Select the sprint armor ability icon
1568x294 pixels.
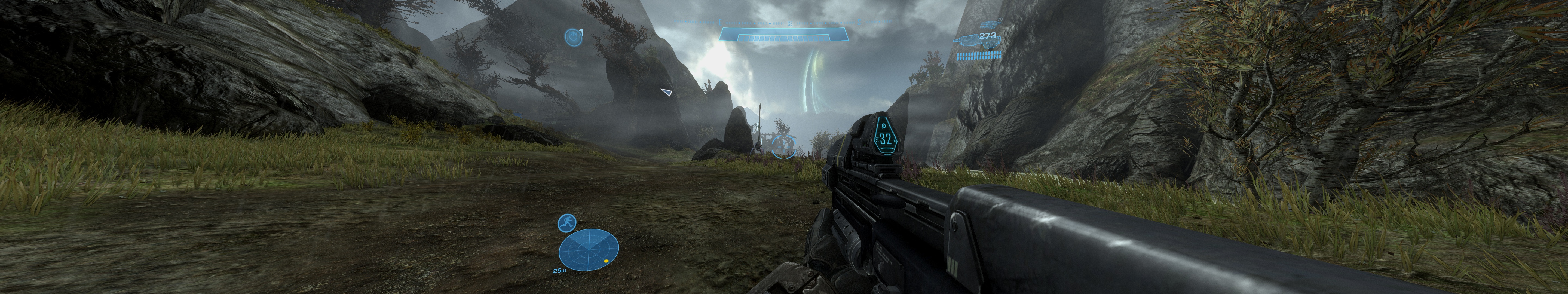pos(567,223)
